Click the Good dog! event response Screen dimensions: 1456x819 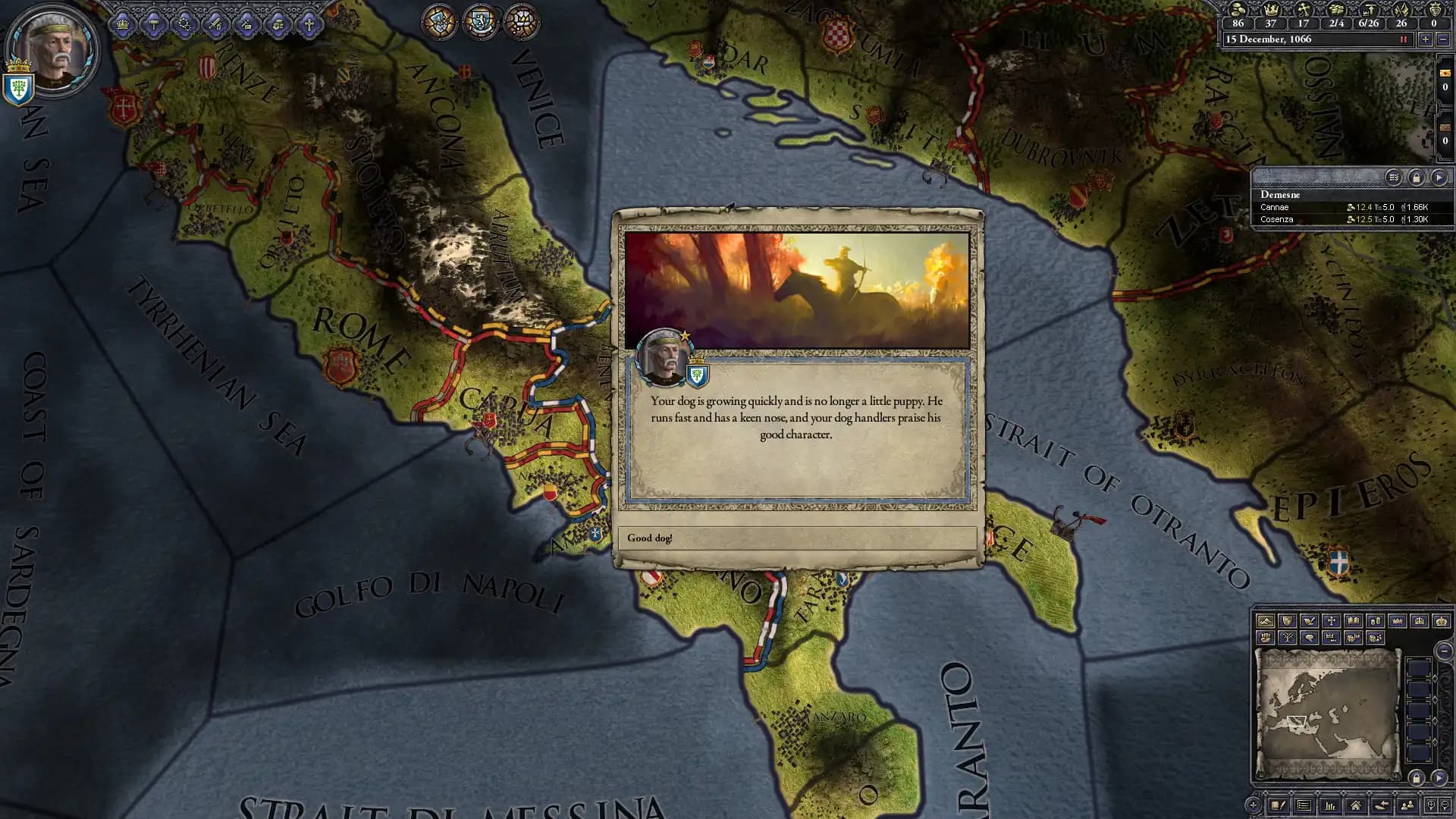pyautogui.click(x=796, y=538)
